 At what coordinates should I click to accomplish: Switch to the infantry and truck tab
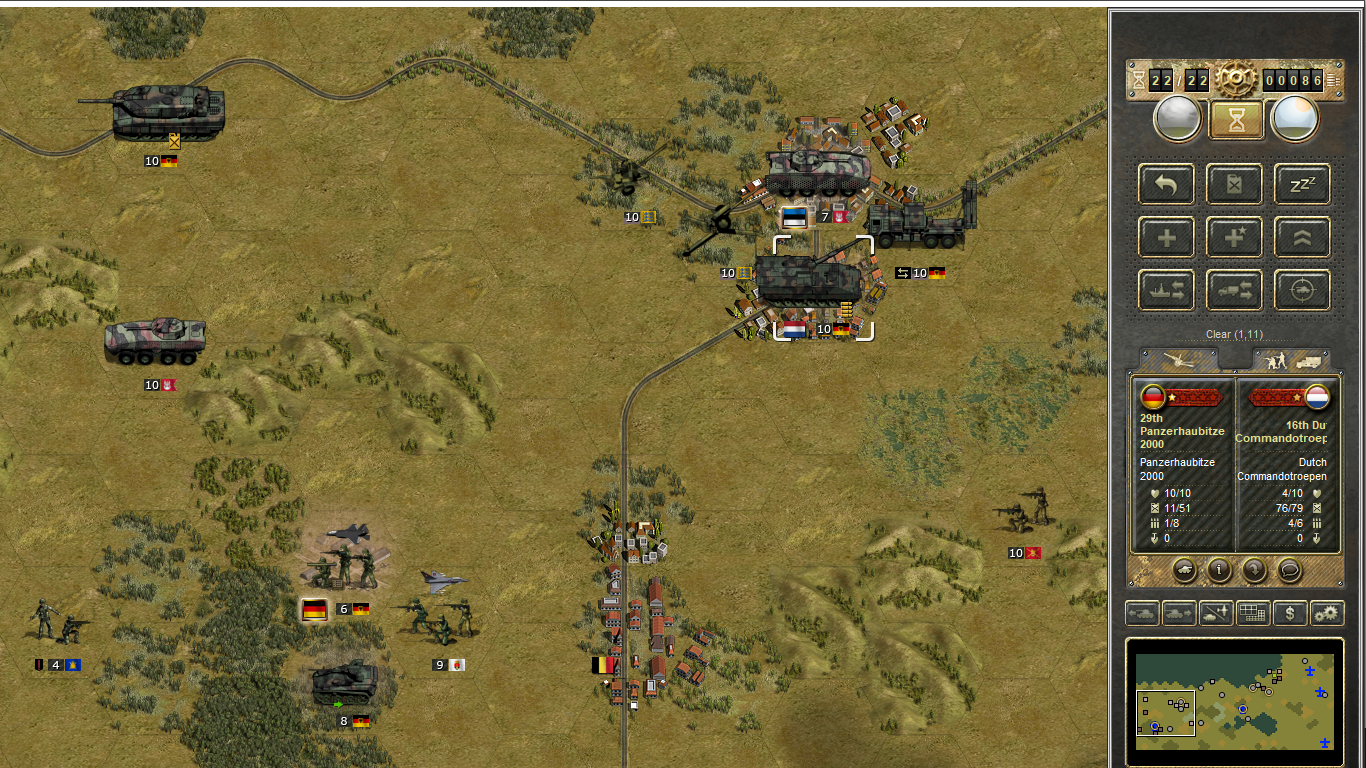1291,360
